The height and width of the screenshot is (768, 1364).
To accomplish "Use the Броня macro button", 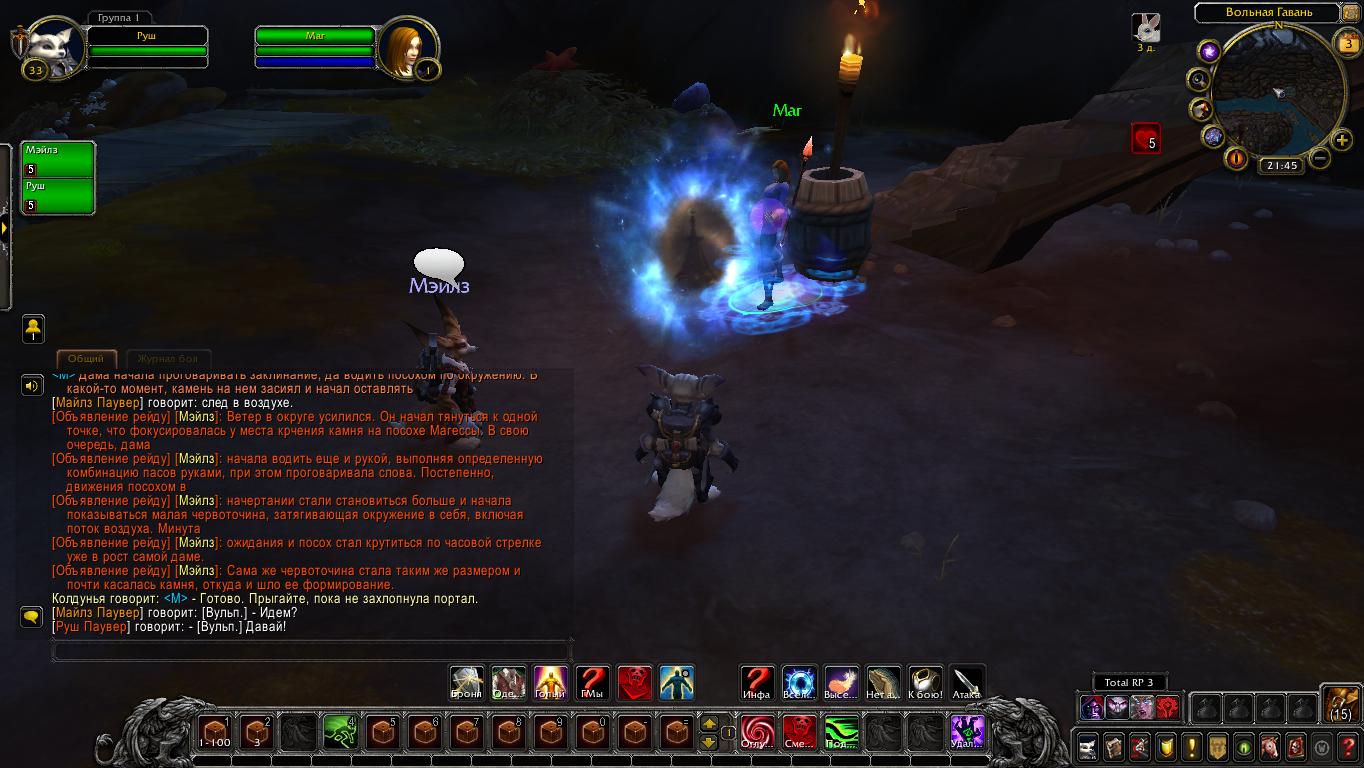I will 467,682.
